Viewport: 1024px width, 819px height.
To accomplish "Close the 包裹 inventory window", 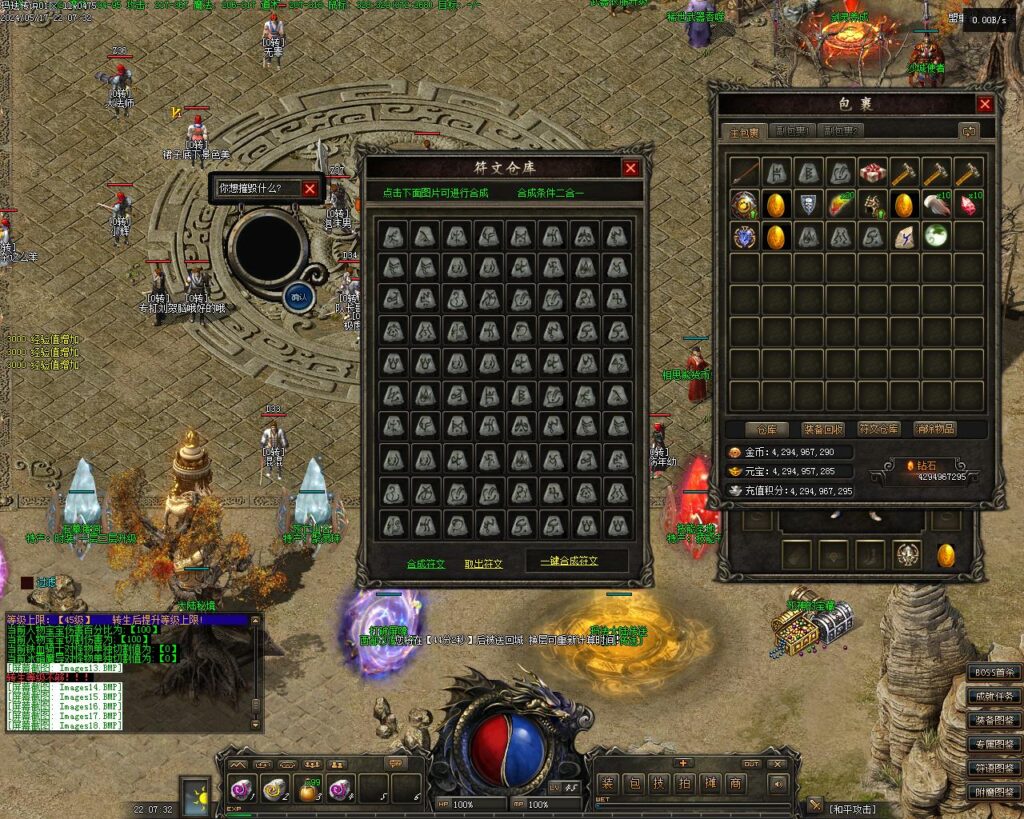I will pos(985,104).
